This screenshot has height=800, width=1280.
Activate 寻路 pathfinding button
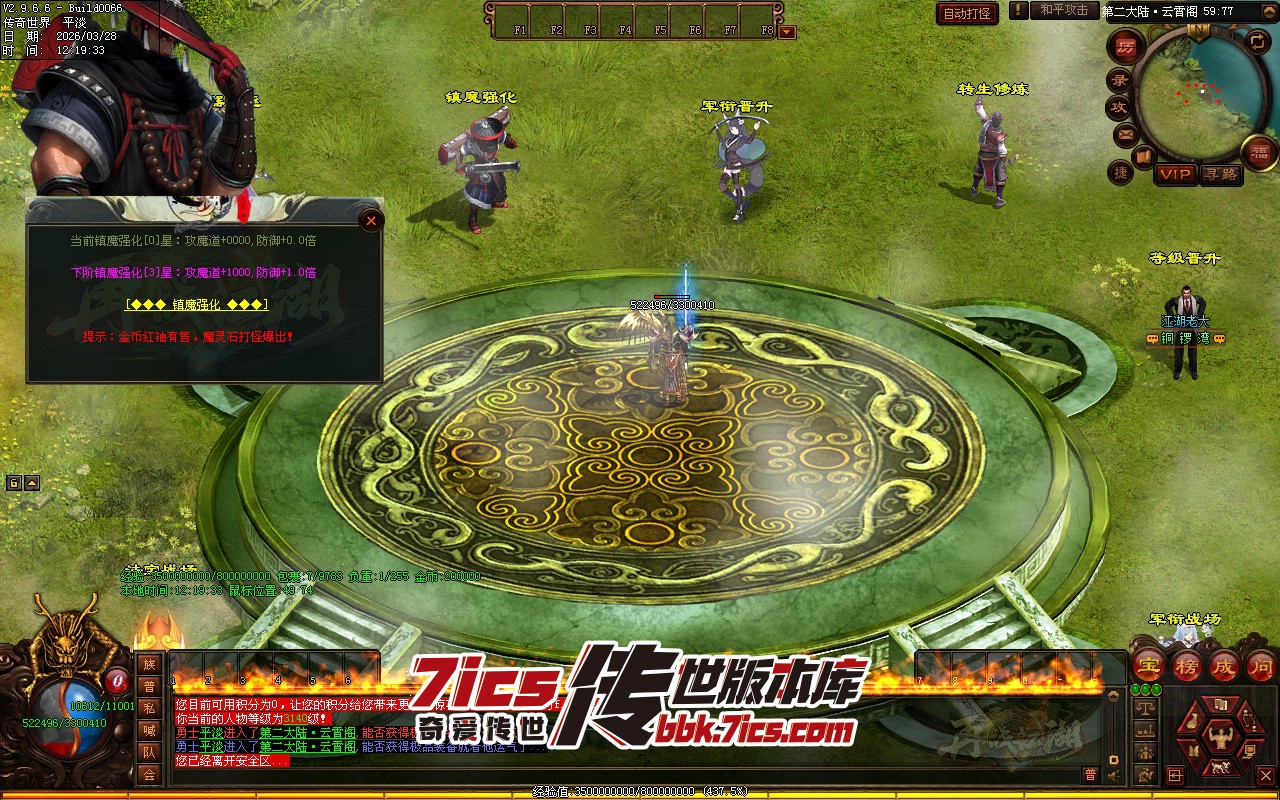click(1219, 174)
